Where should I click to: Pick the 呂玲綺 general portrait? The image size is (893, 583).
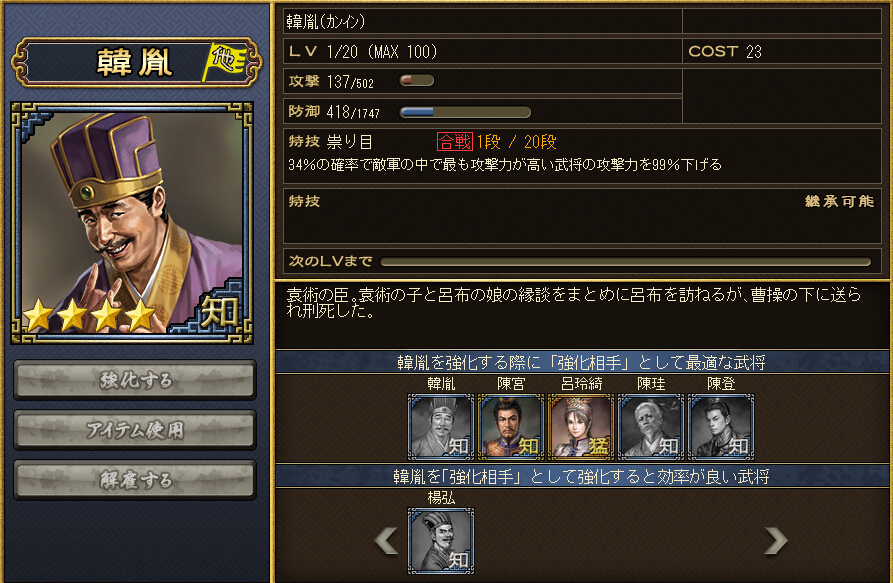581,427
